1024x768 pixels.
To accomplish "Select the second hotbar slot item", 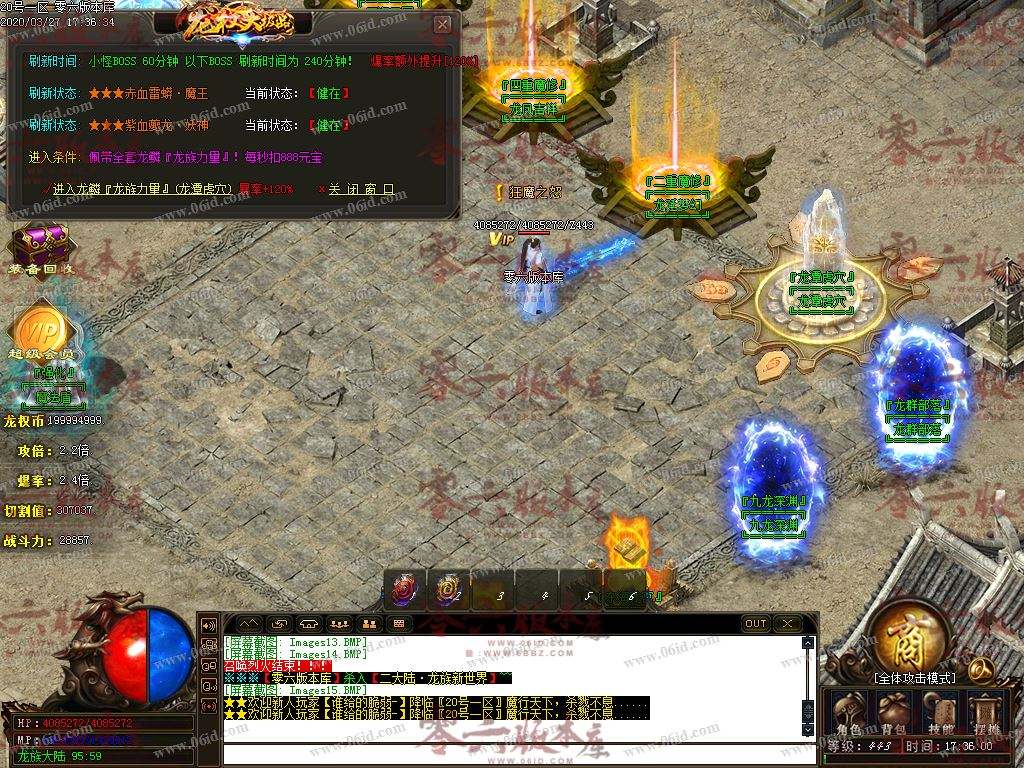I will [x=449, y=591].
